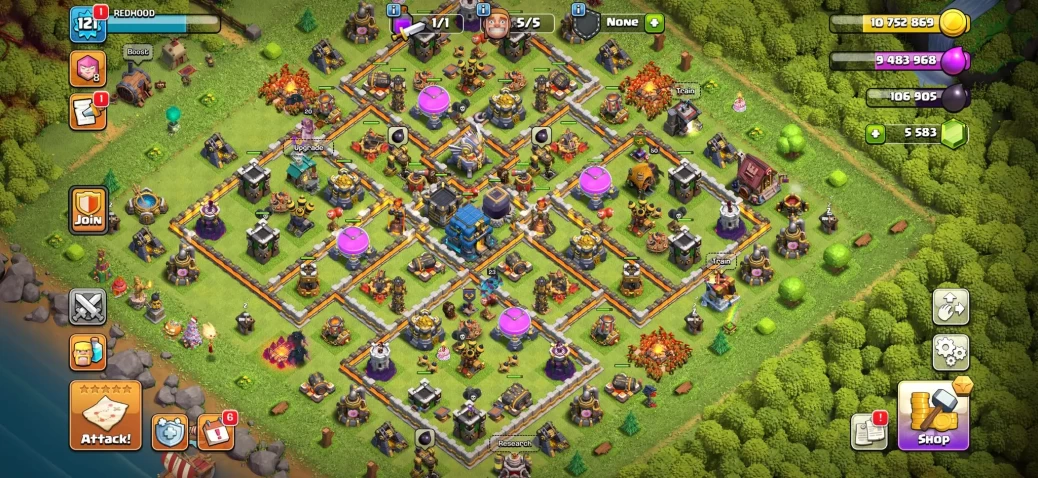Image resolution: width=1038 pixels, height=478 pixels.
Task: Open the arrows button above the gear
Action: 951,307
